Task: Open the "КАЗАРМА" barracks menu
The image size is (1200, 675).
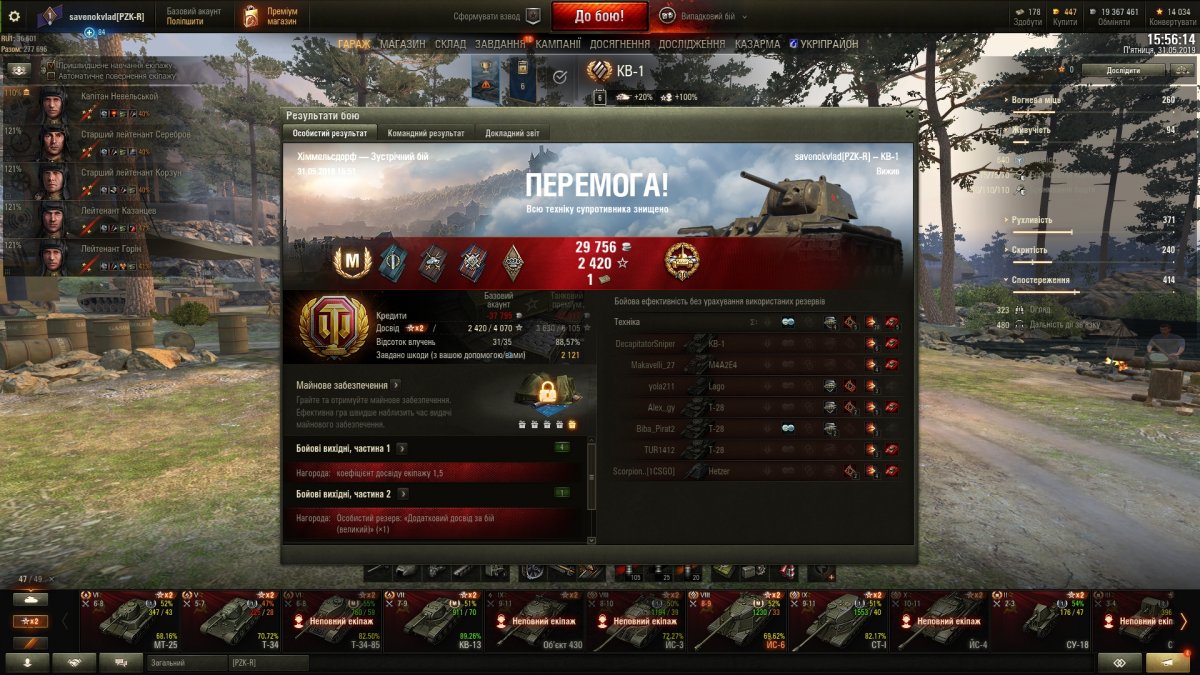Action: pyautogui.click(x=757, y=44)
